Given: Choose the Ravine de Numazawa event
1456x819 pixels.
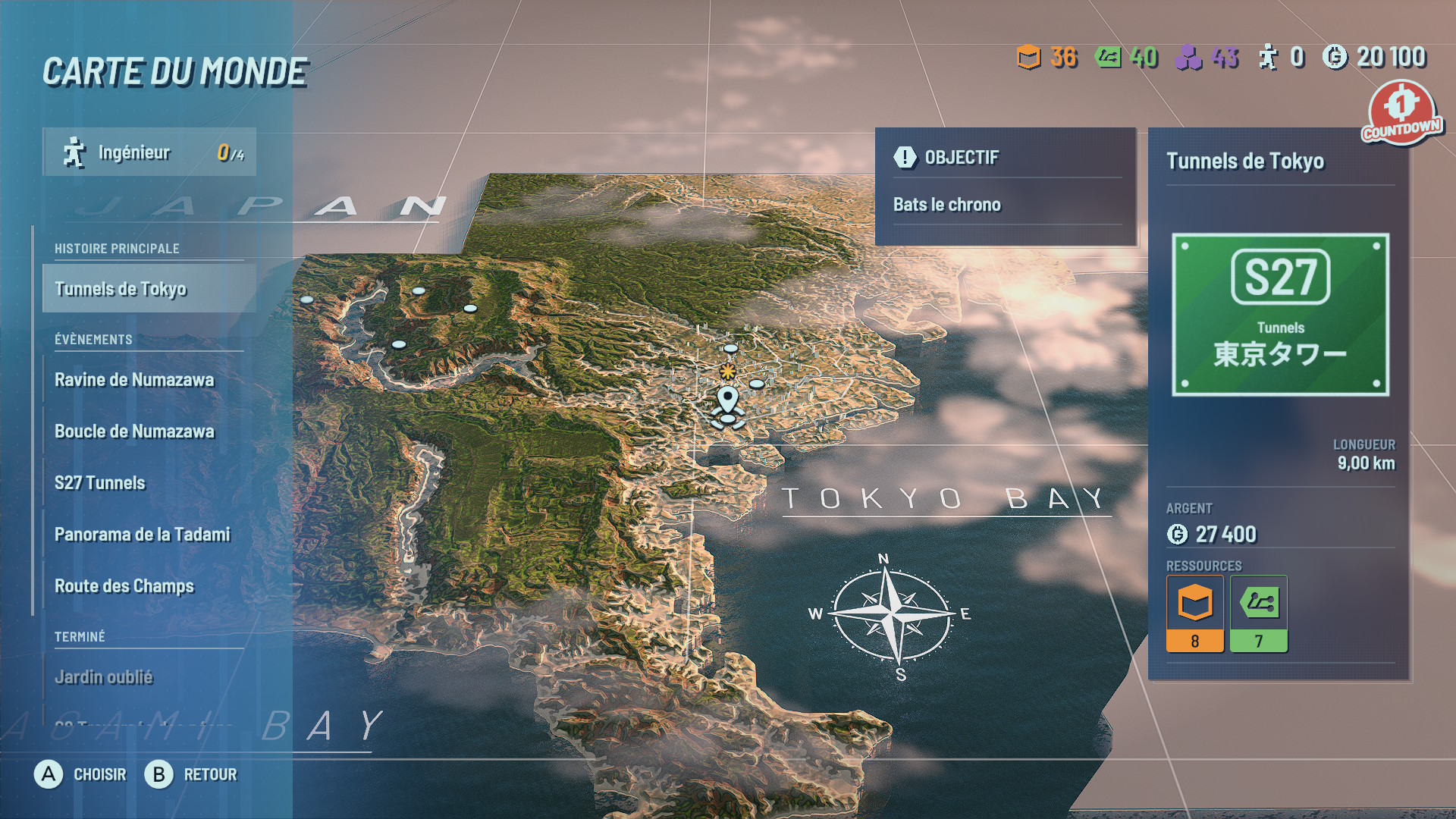Looking at the screenshot, I should 134,380.
